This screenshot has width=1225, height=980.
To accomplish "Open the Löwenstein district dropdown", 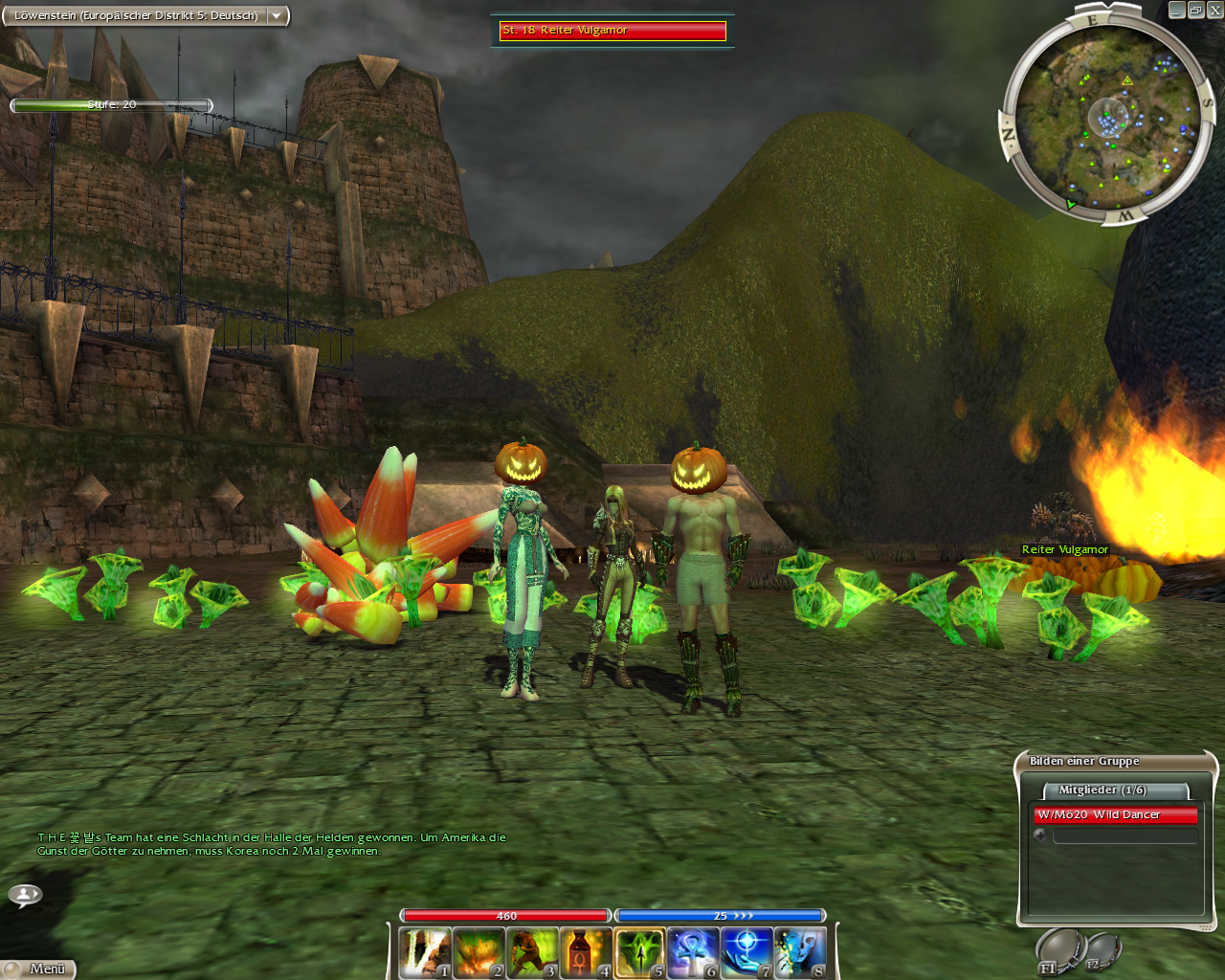I will point(277,16).
